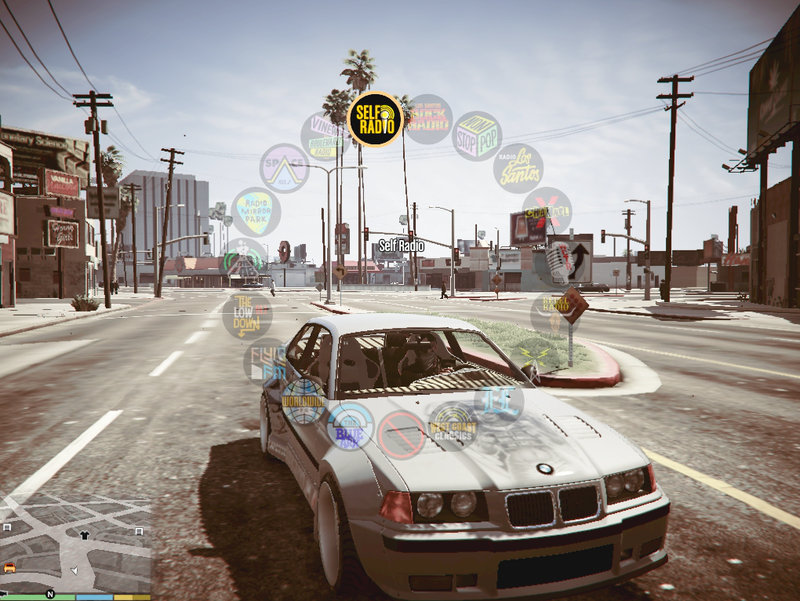
Task: Tune to WorldWide FM
Action: click(303, 401)
